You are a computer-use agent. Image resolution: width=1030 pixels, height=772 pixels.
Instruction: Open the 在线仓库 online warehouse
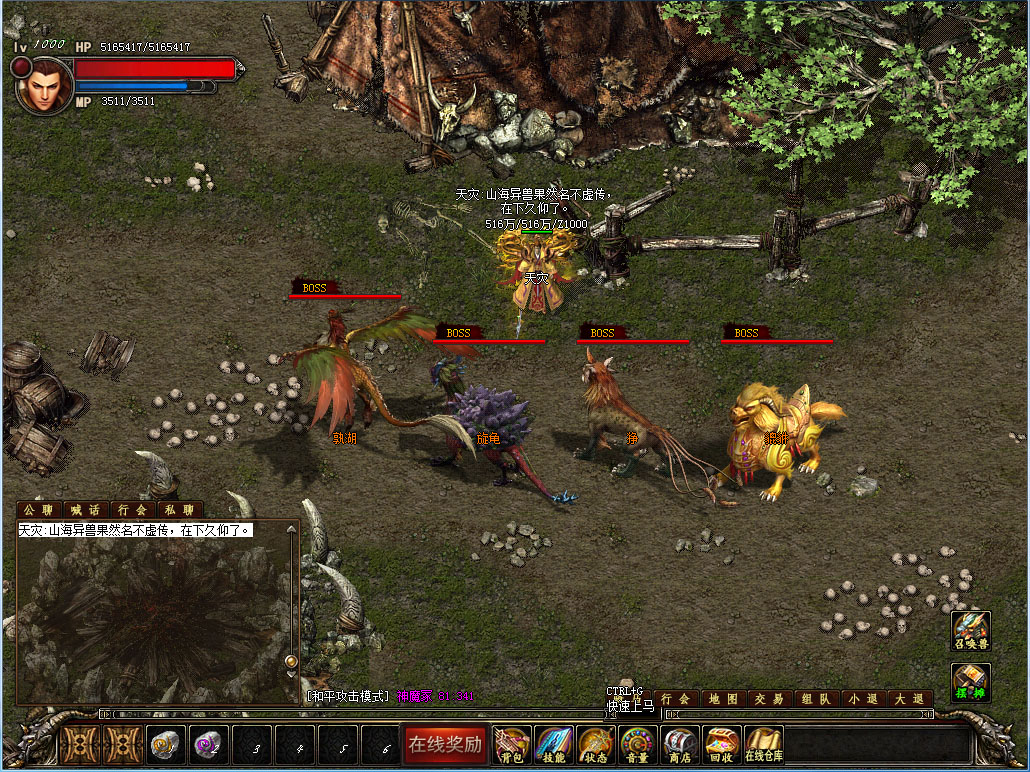tap(763, 745)
